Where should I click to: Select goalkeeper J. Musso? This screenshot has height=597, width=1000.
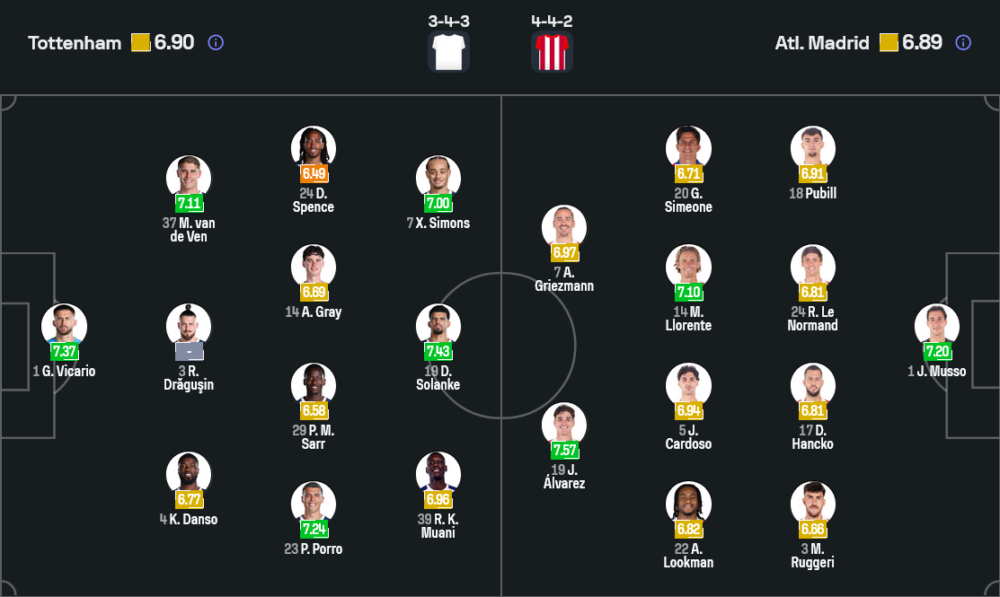click(x=936, y=326)
